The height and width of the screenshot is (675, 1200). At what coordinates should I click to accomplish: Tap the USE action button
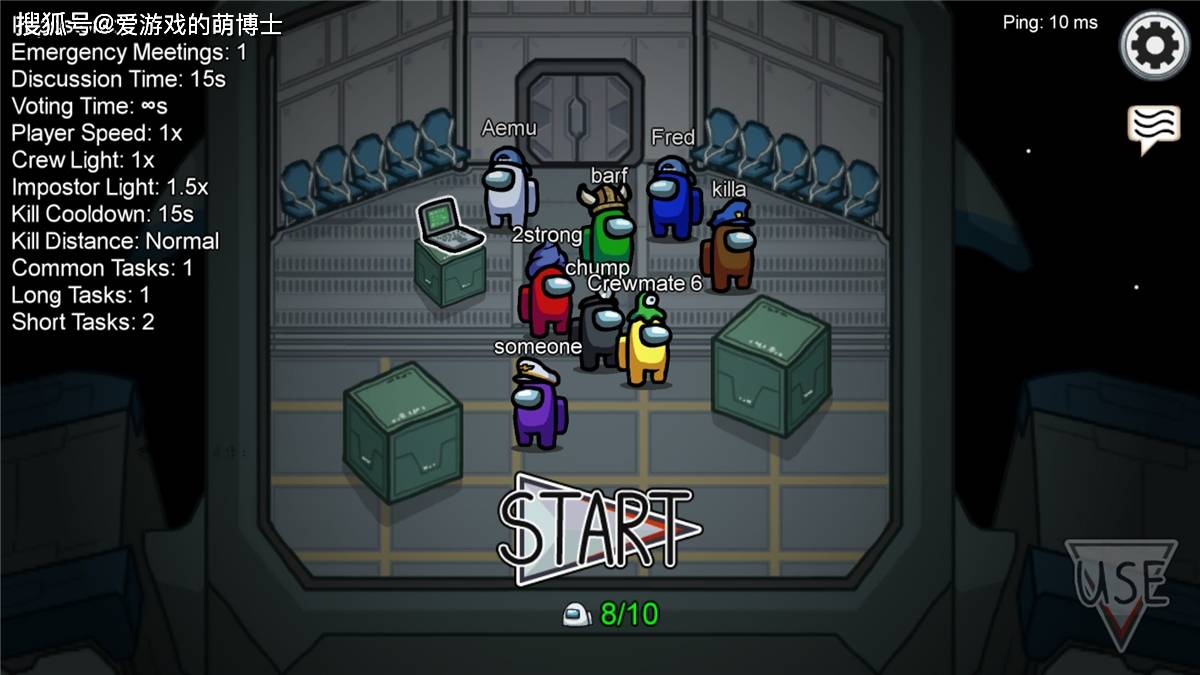pyautogui.click(x=1121, y=588)
